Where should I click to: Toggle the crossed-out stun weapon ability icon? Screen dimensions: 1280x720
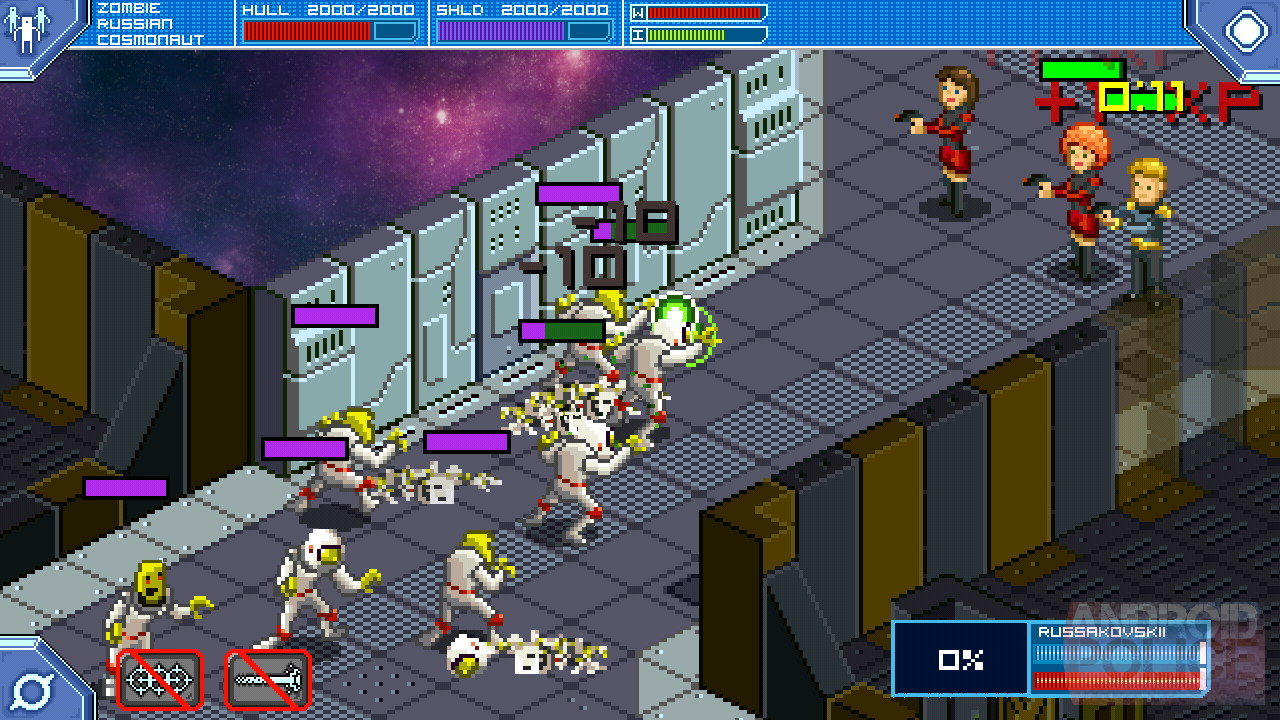click(x=266, y=679)
